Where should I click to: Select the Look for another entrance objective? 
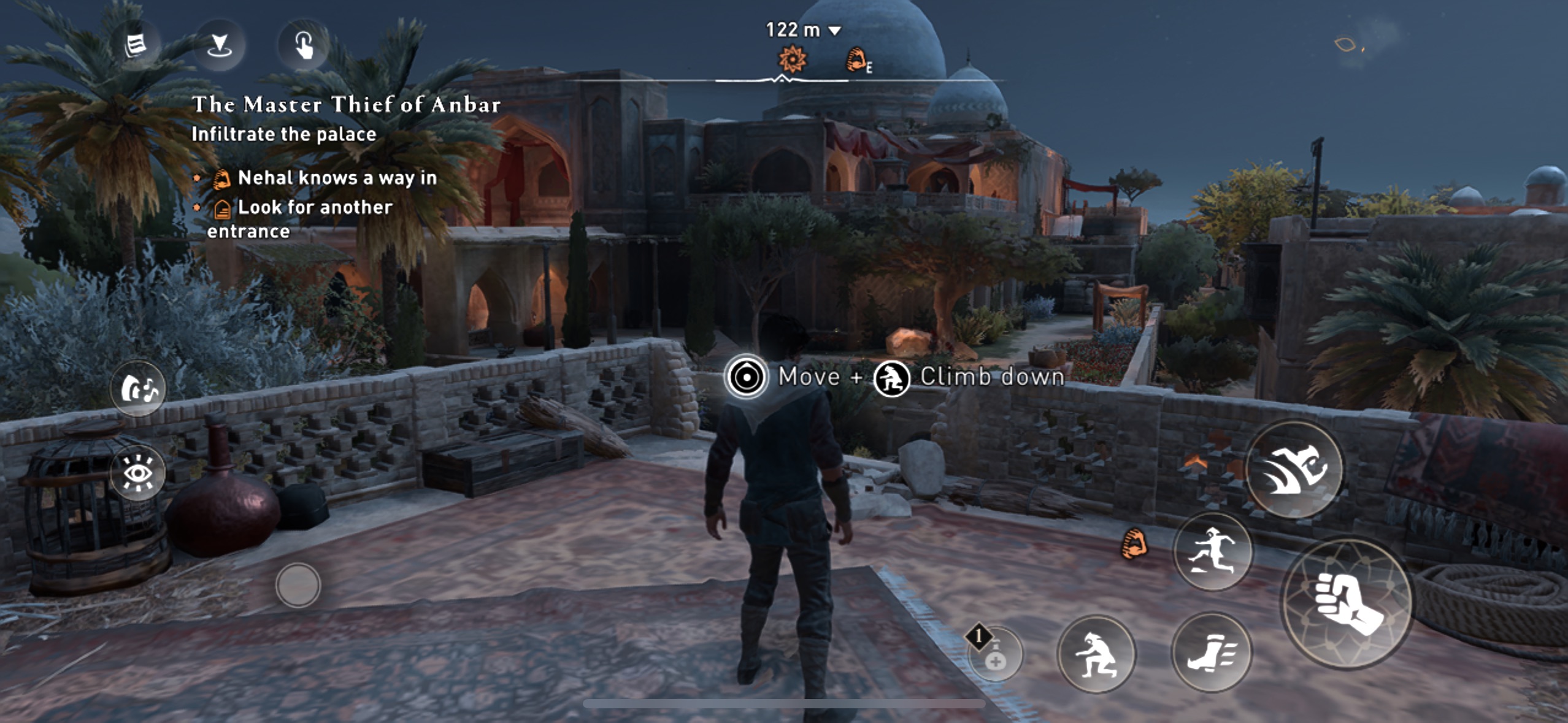[314, 207]
